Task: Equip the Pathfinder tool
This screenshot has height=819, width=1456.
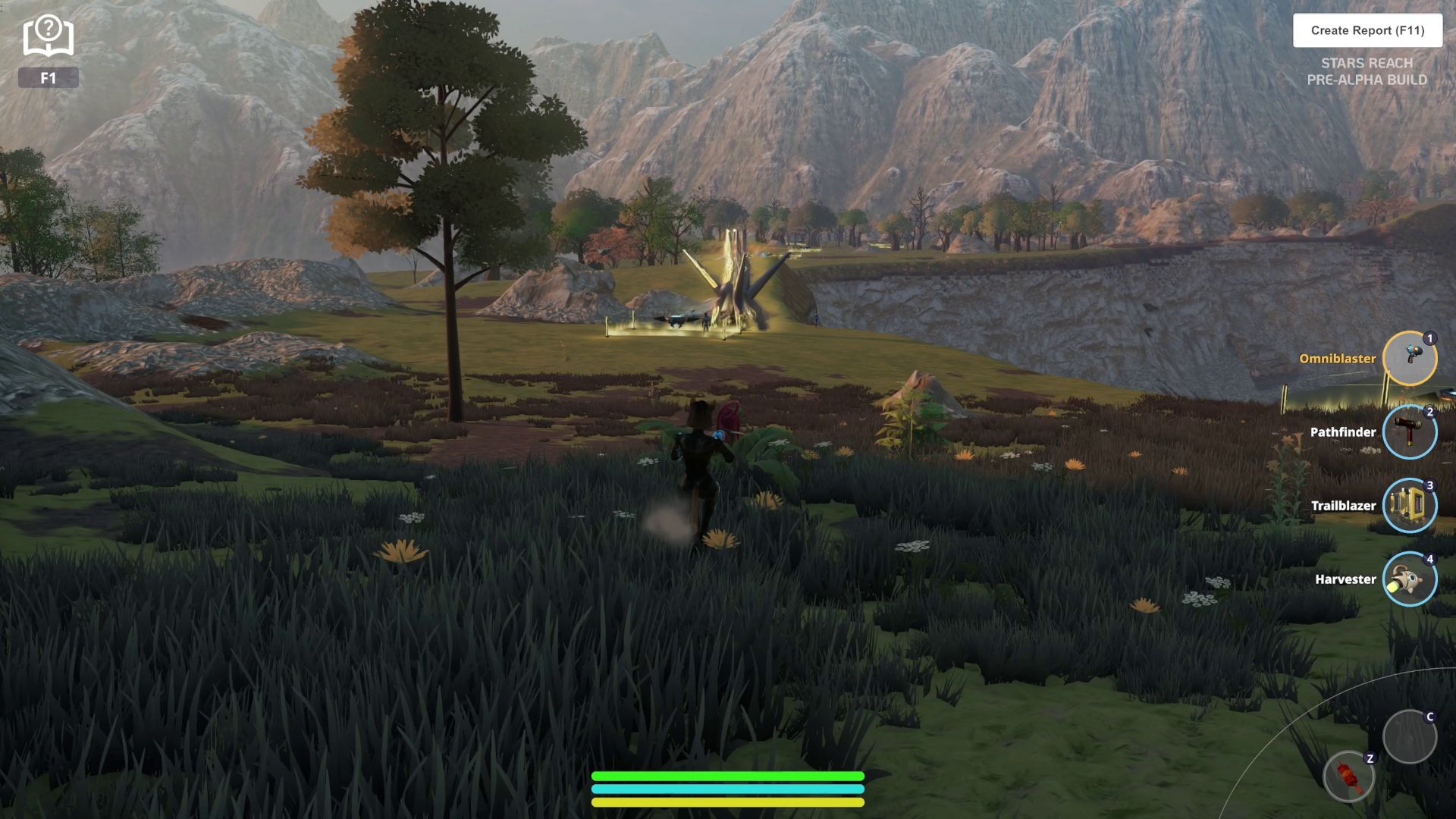Action: (x=1409, y=432)
